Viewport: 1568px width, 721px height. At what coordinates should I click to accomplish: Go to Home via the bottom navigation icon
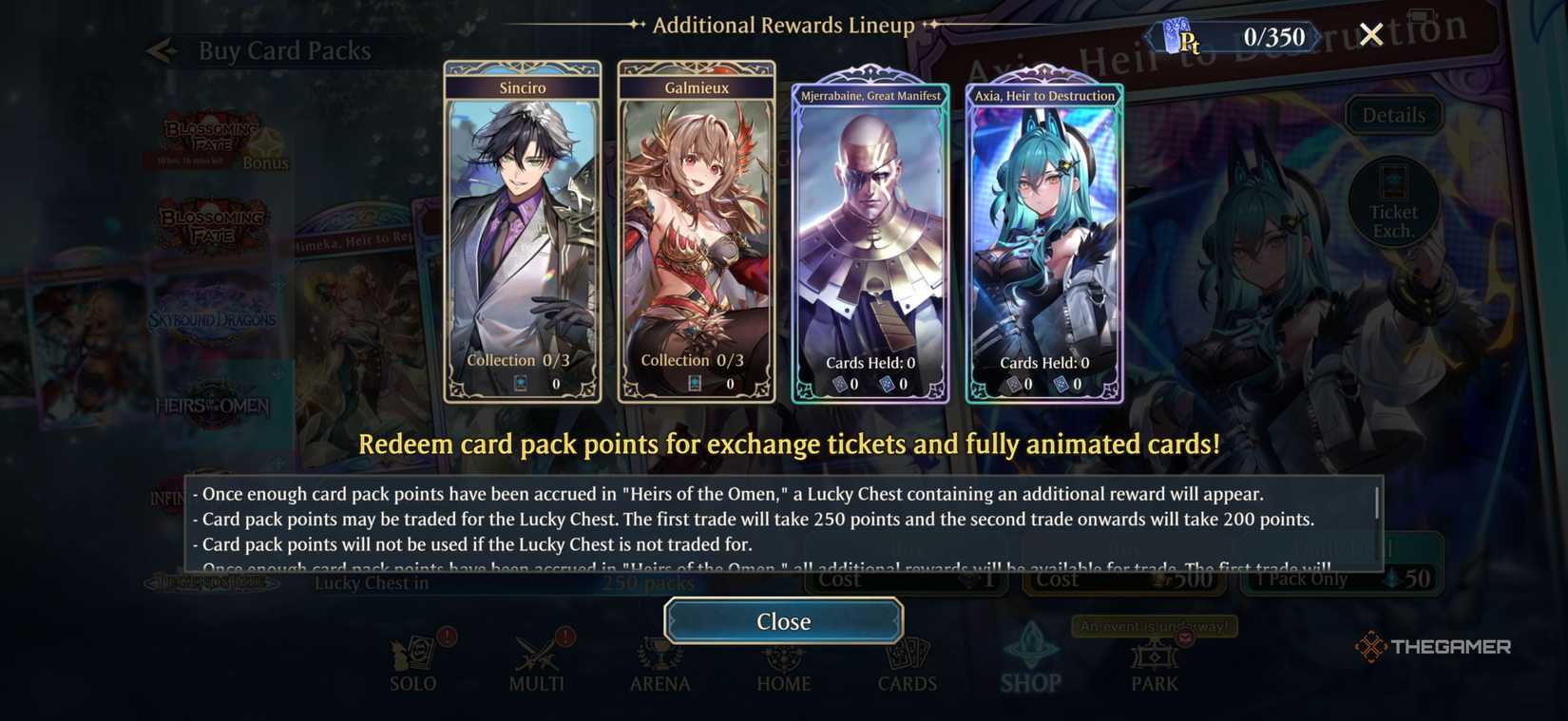[x=783, y=658]
